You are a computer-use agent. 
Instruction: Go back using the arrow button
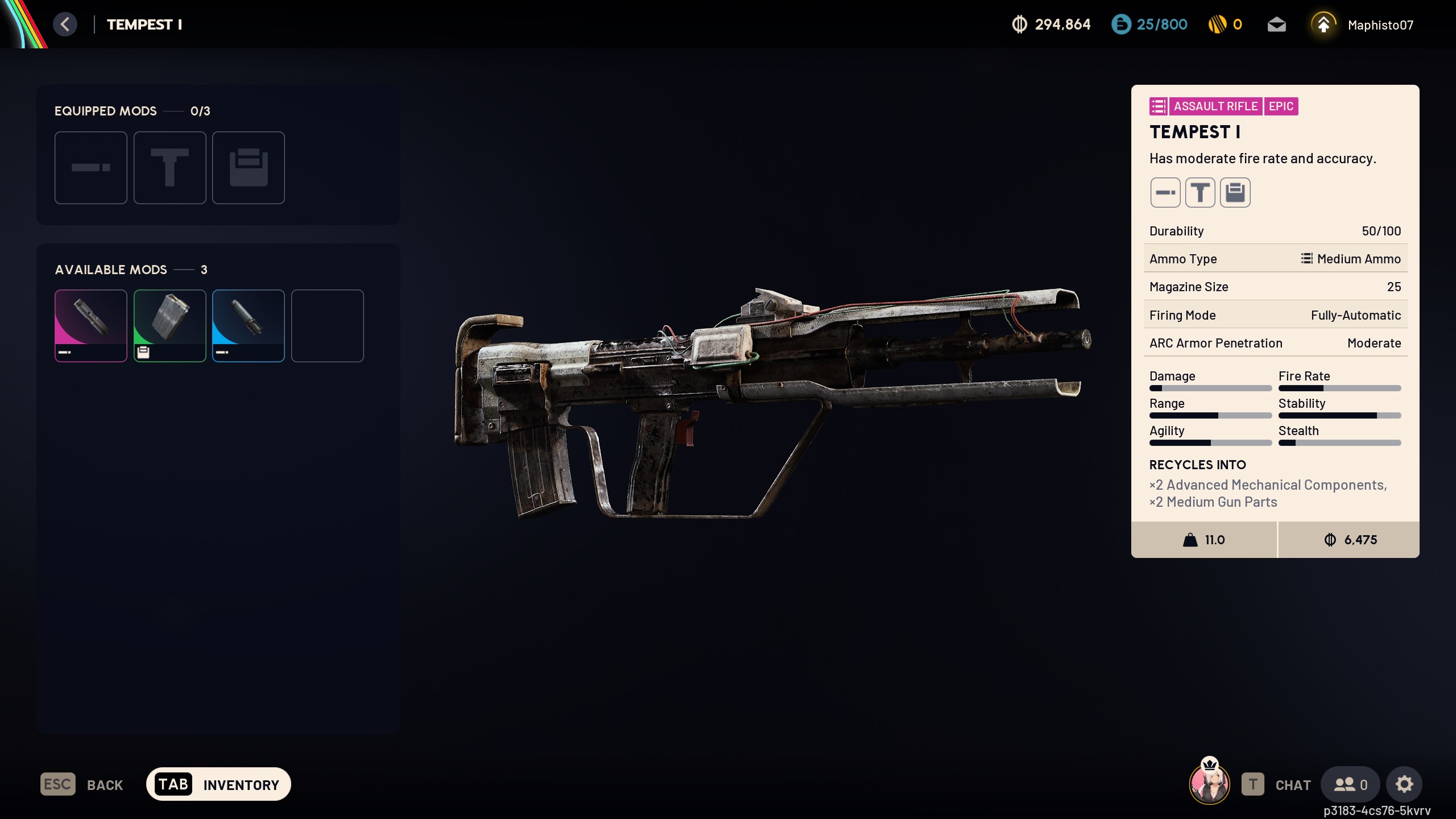click(65, 24)
